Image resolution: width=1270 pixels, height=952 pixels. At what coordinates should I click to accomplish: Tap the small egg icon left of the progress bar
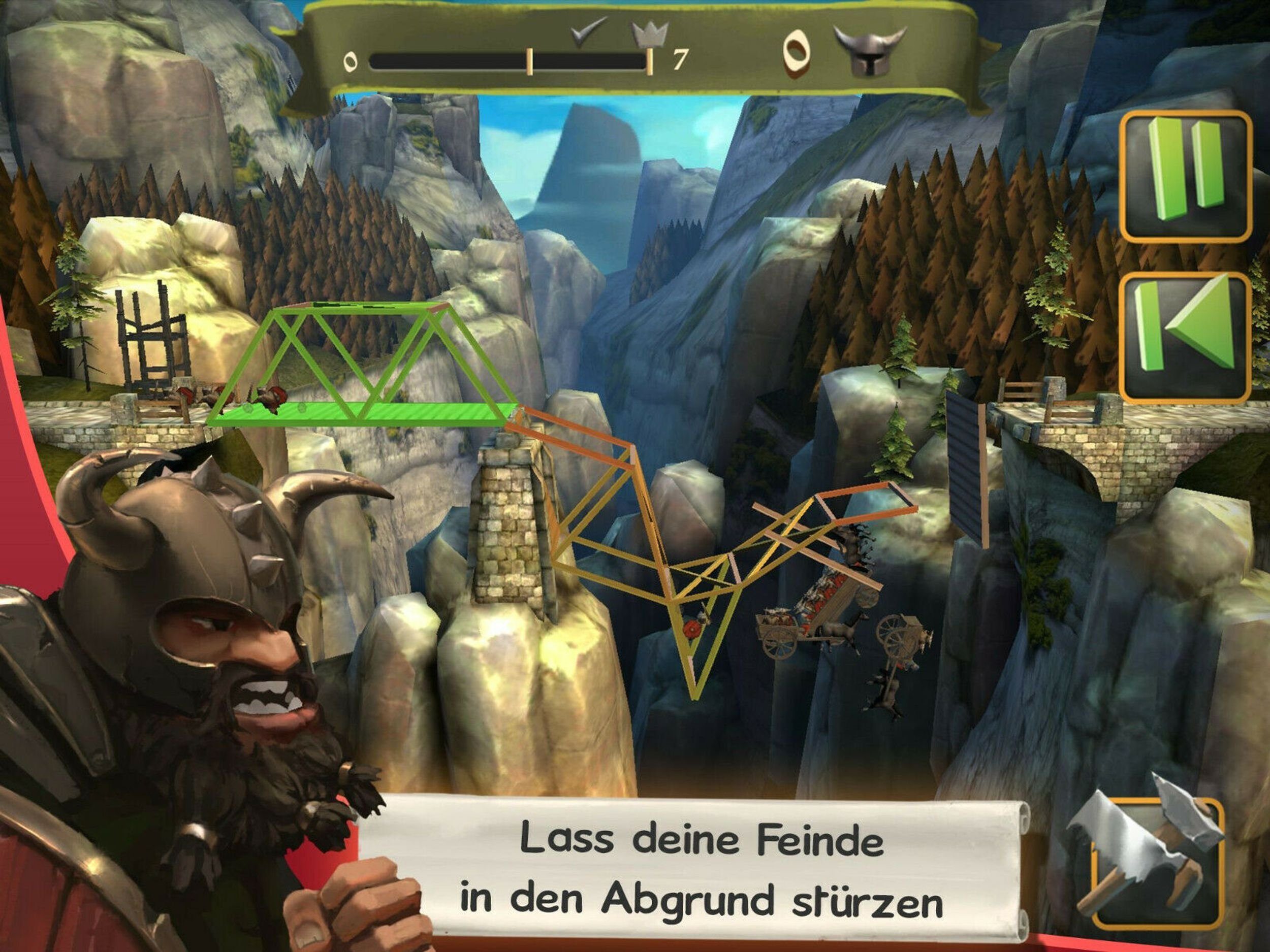(x=351, y=60)
